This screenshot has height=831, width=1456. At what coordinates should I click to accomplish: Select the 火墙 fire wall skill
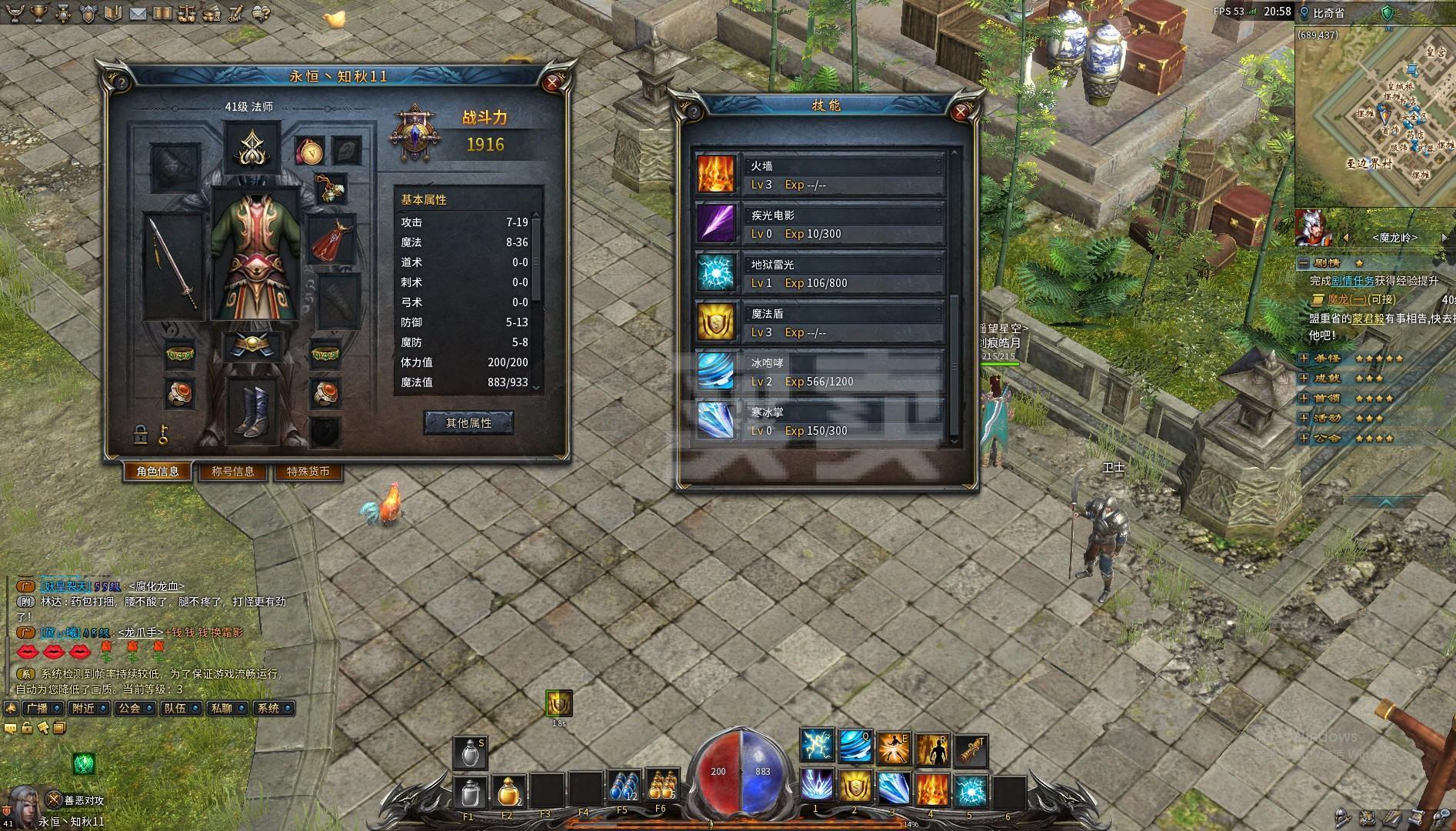pyautogui.click(x=820, y=175)
